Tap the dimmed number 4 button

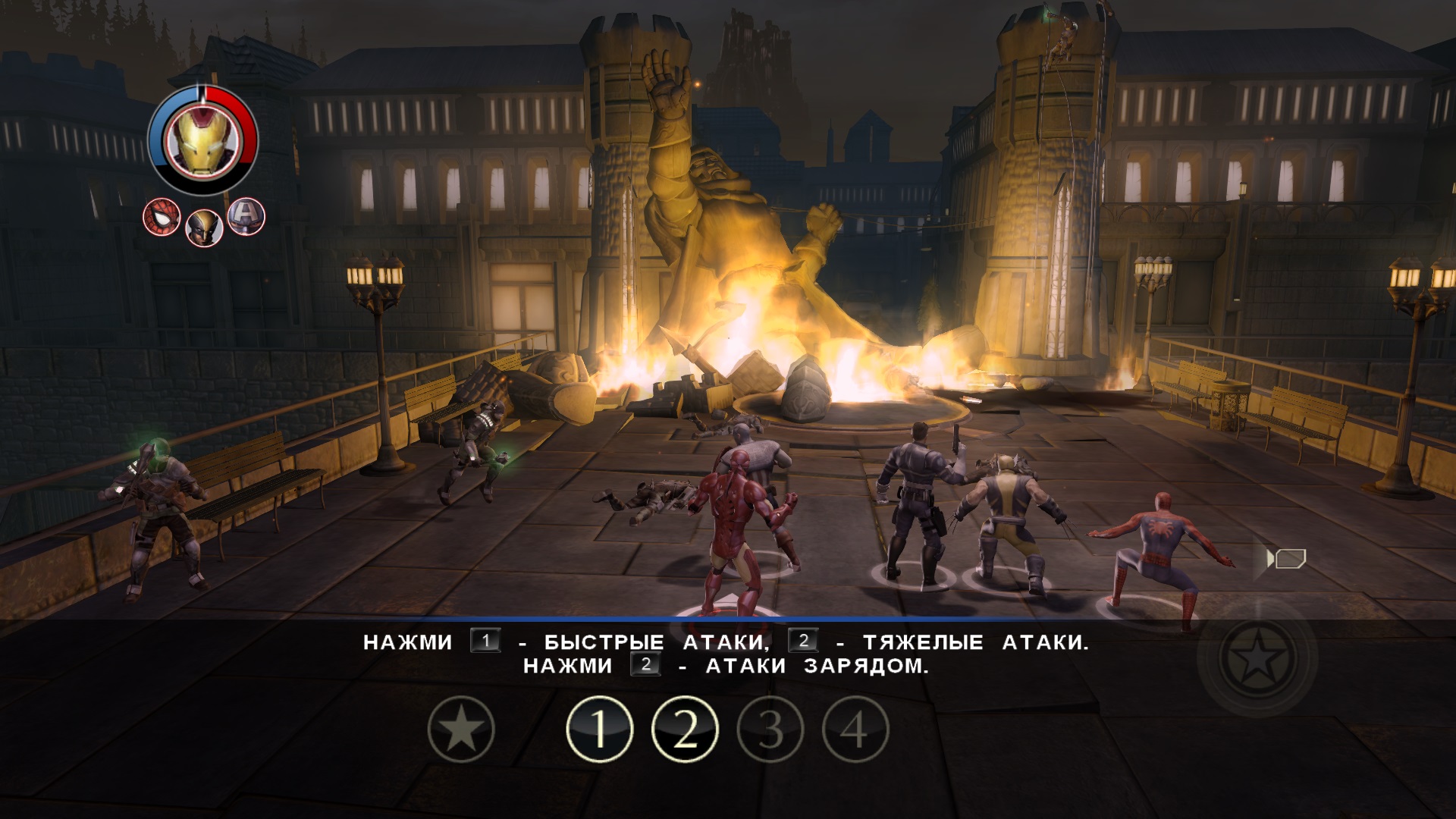[x=855, y=729]
